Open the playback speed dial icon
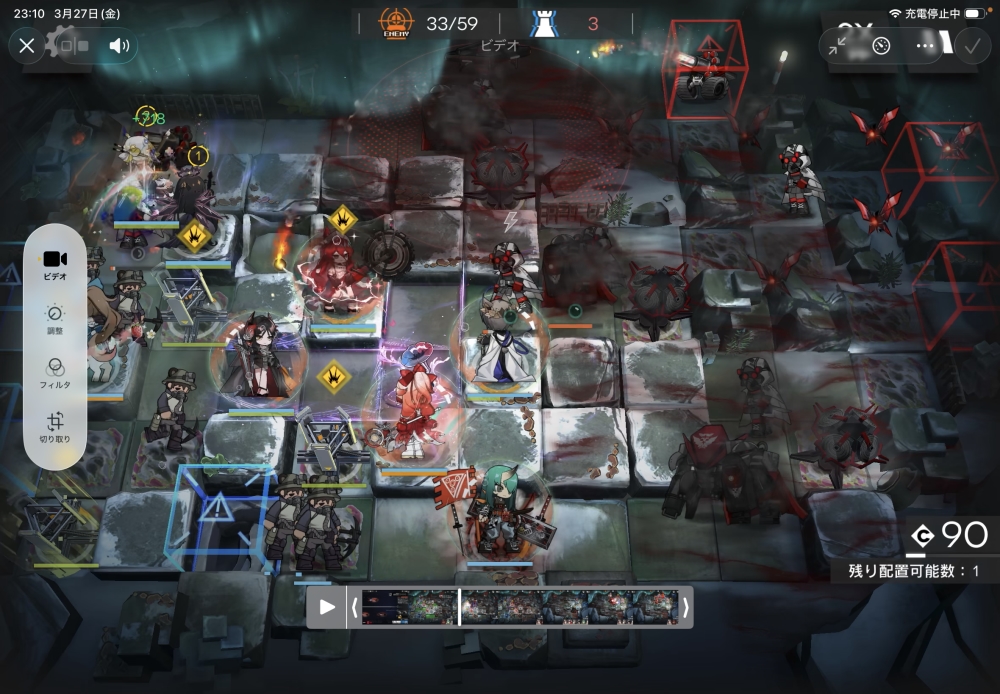 881,46
